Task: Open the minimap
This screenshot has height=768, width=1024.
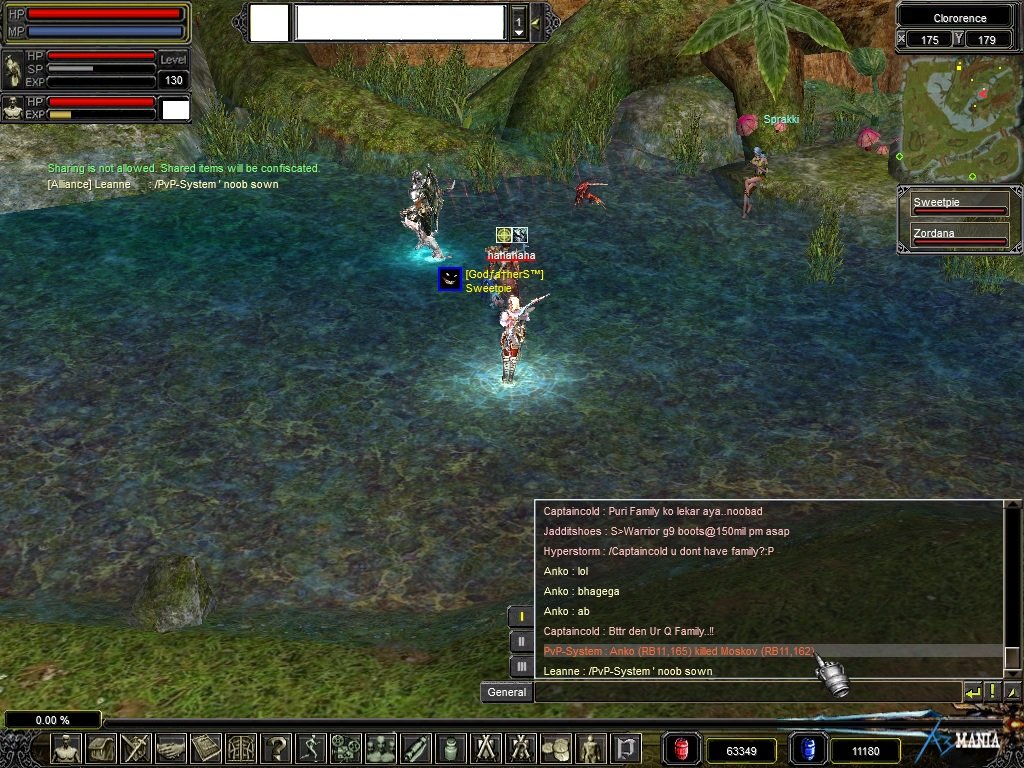Action: click(x=959, y=118)
